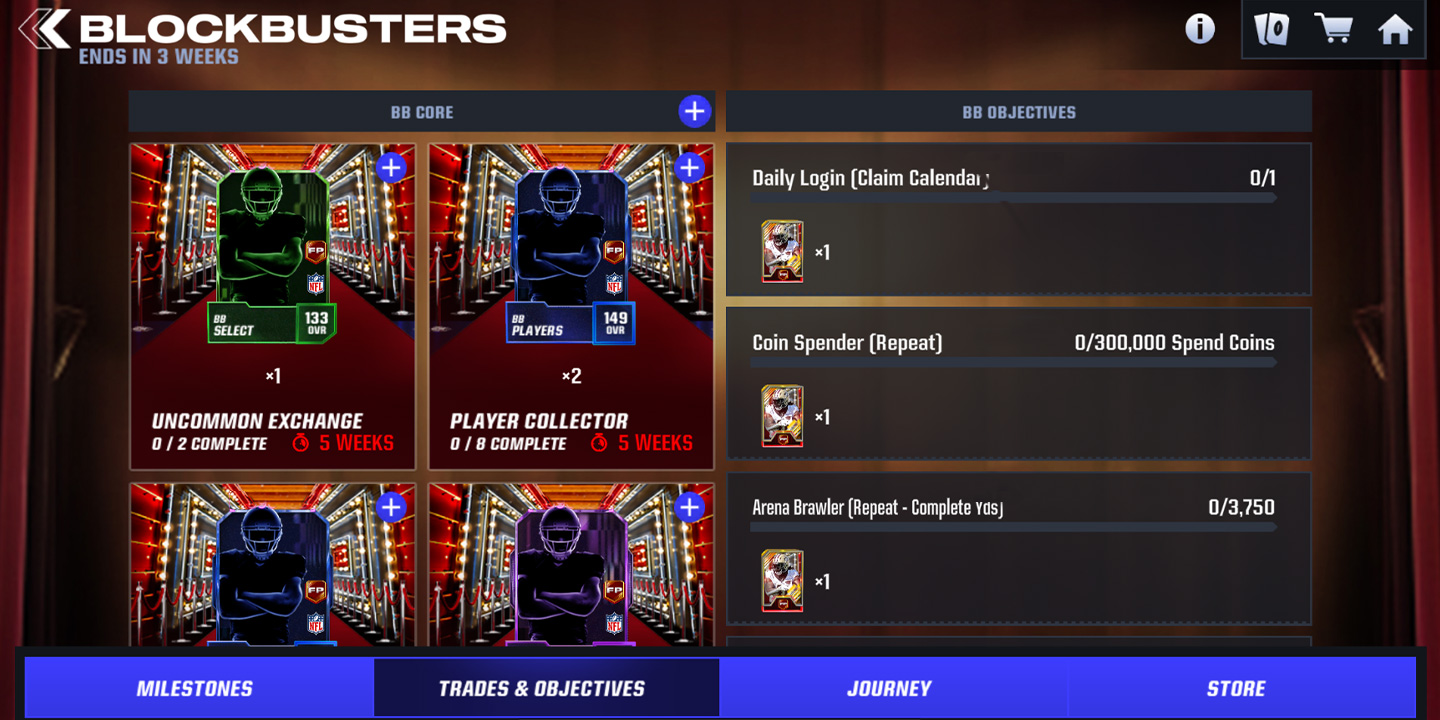Select the Coin Spender reward card thumbnail
This screenshot has width=1440, height=720.
[x=782, y=415]
